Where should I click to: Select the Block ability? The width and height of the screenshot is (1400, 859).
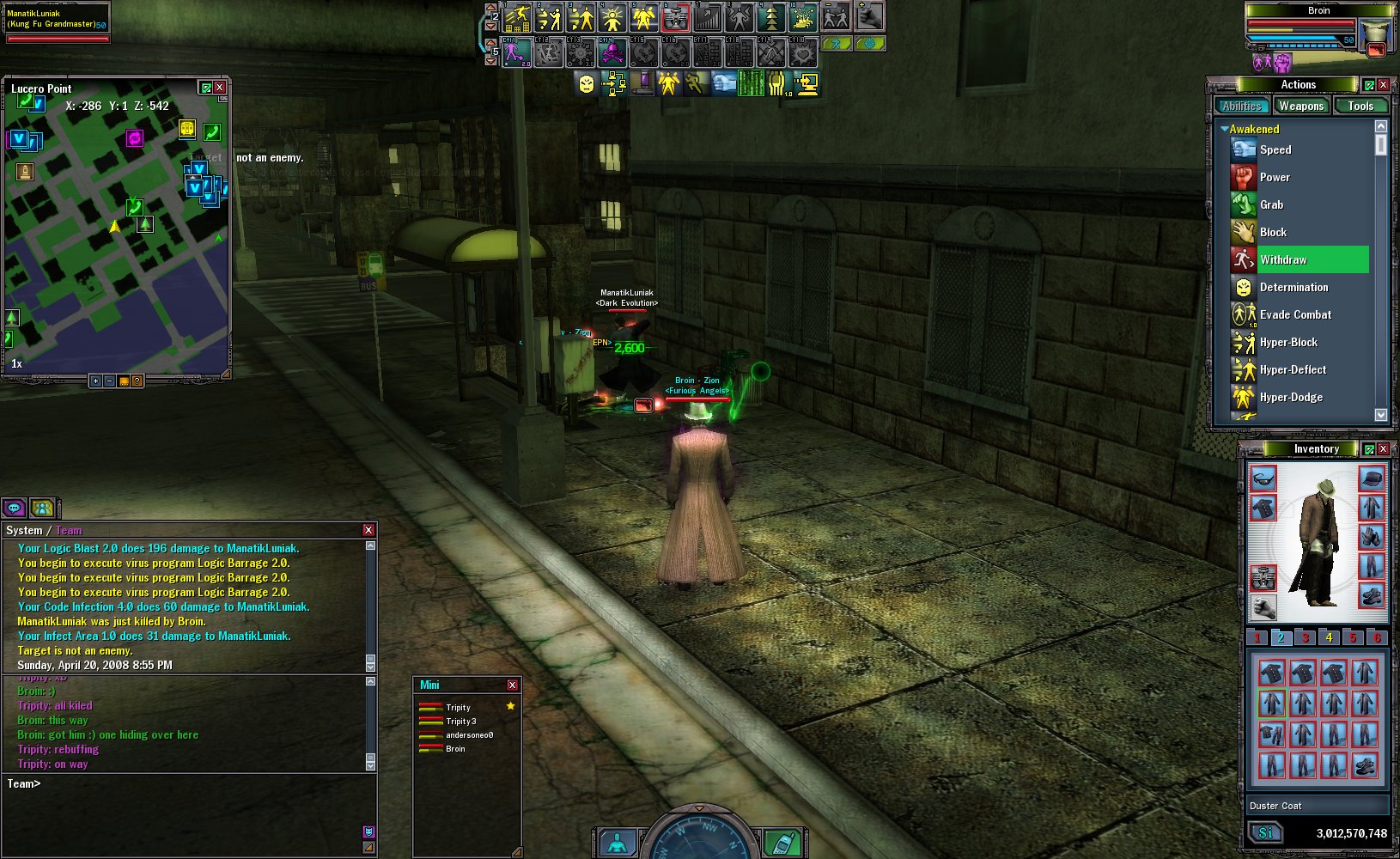click(1272, 232)
